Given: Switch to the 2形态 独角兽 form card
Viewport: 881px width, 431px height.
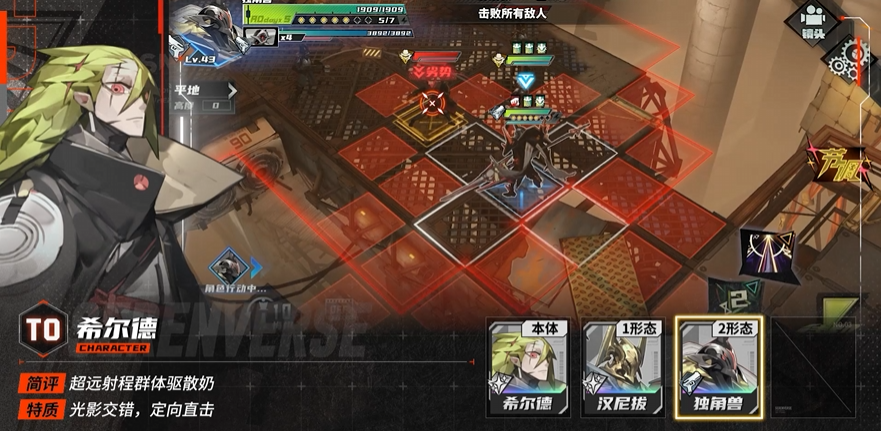Looking at the screenshot, I should [x=716, y=368].
